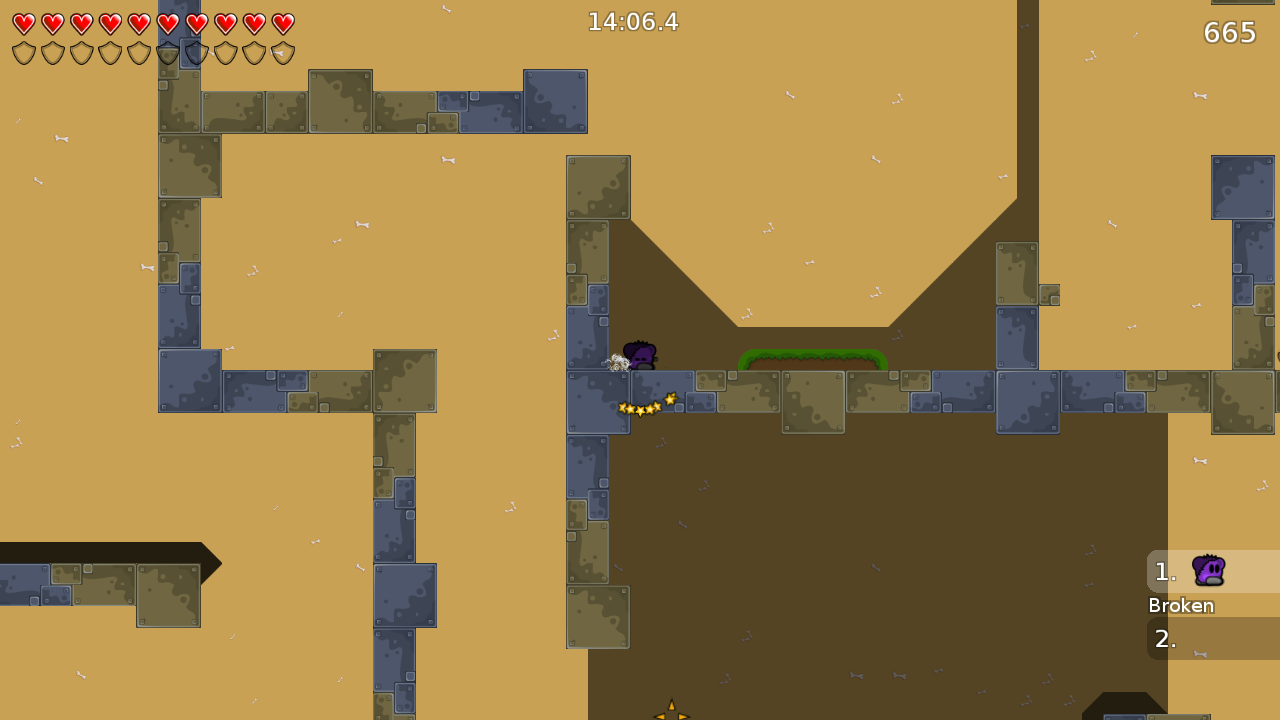Click the trail of yellow stars near the player
This screenshot has height=720, width=1280.
tap(645, 404)
